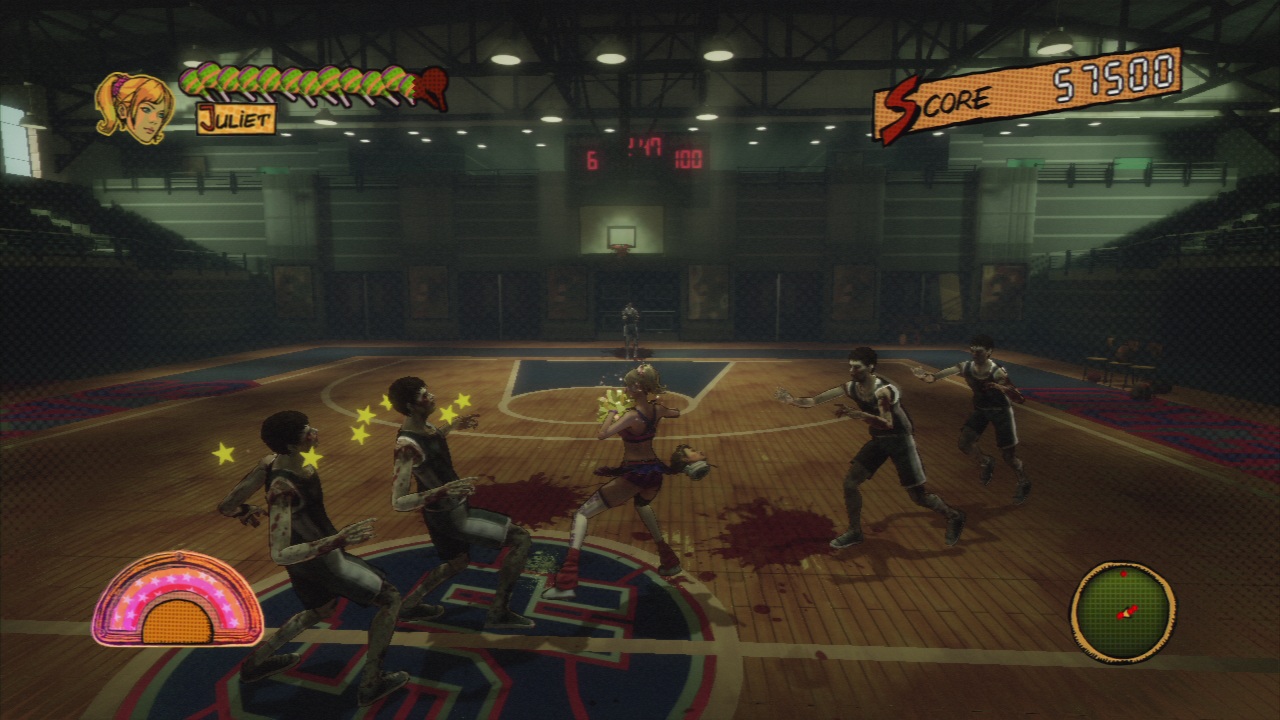The height and width of the screenshot is (720, 1280).
Task: Open the circular green minimap
Action: pyautogui.click(x=1122, y=611)
